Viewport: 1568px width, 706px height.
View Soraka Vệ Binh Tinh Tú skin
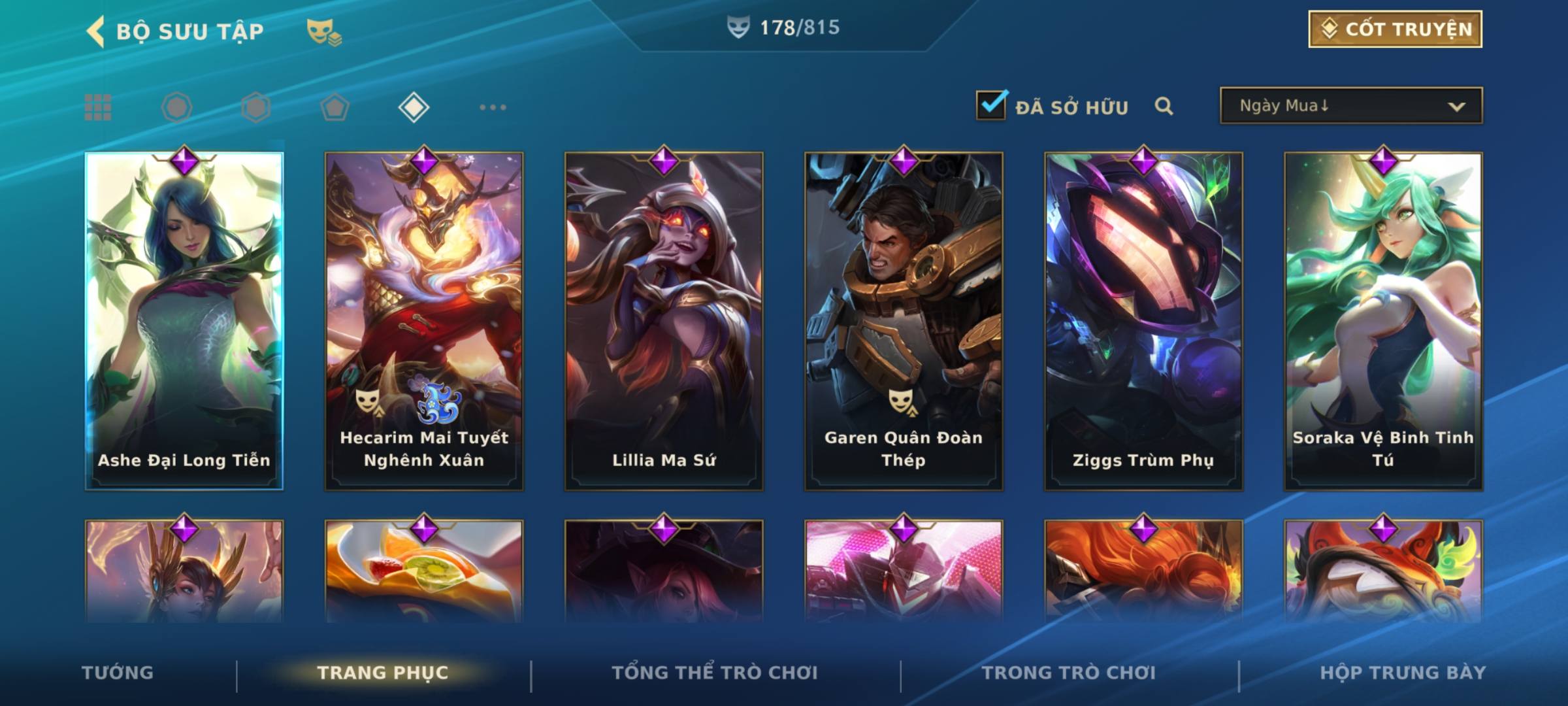click(x=1383, y=320)
